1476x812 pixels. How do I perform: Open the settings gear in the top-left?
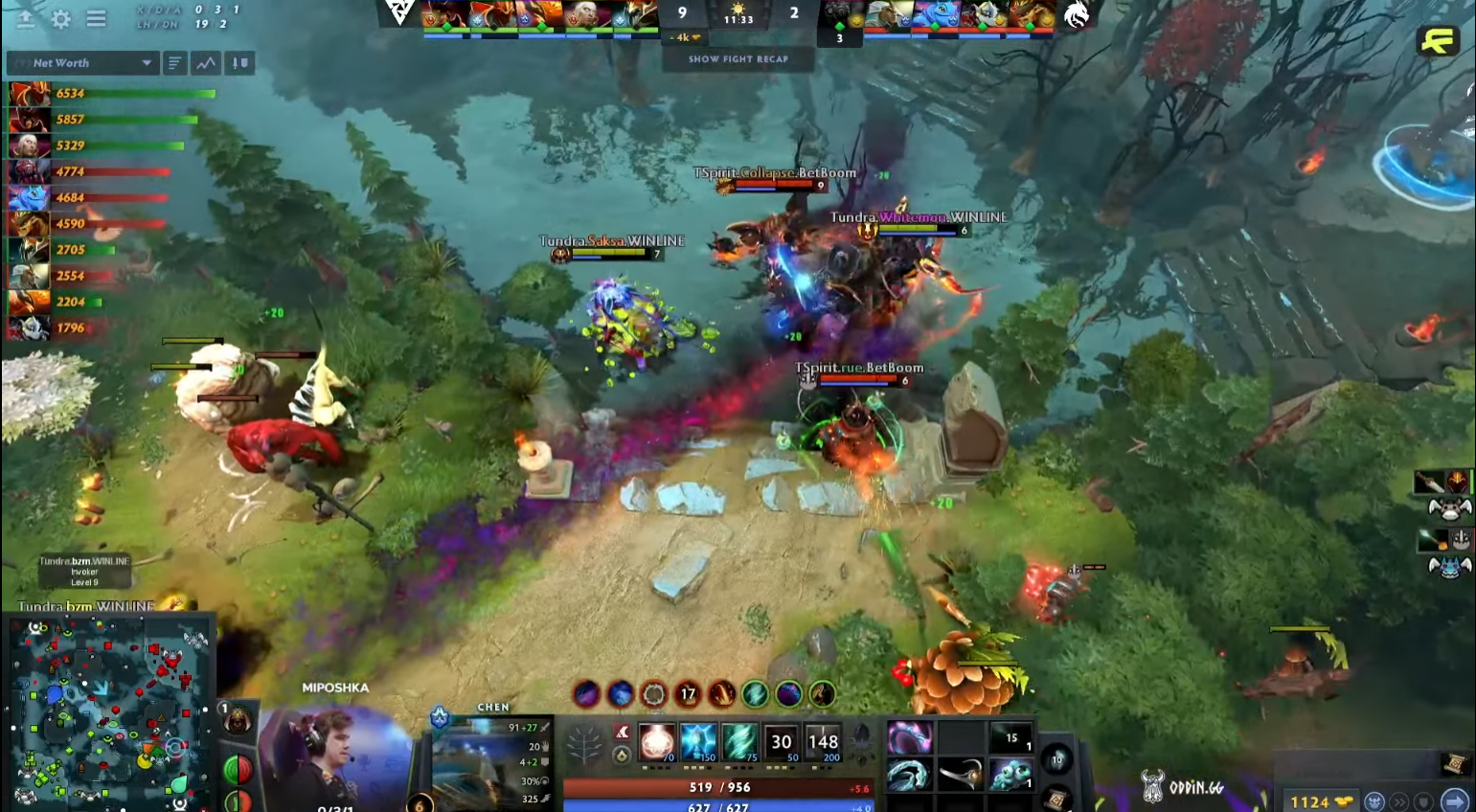(x=60, y=18)
